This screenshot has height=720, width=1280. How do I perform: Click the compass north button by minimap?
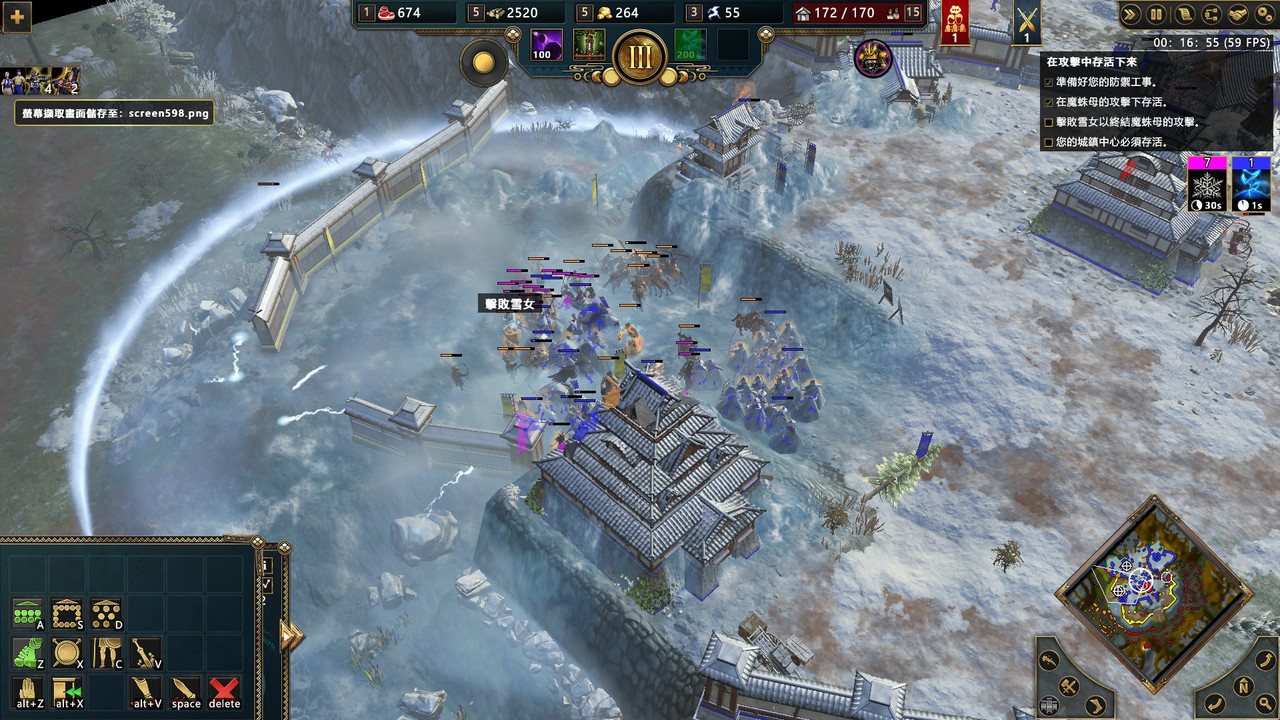pyautogui.click(x=1243, y=686)
